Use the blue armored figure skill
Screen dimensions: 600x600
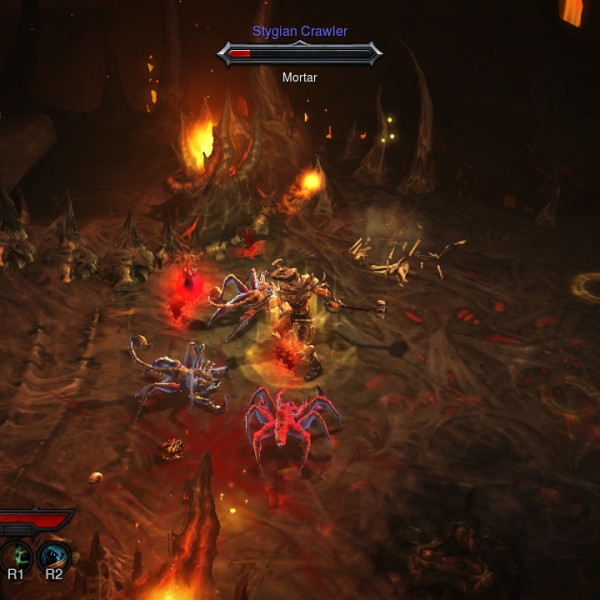coord(53,554)
